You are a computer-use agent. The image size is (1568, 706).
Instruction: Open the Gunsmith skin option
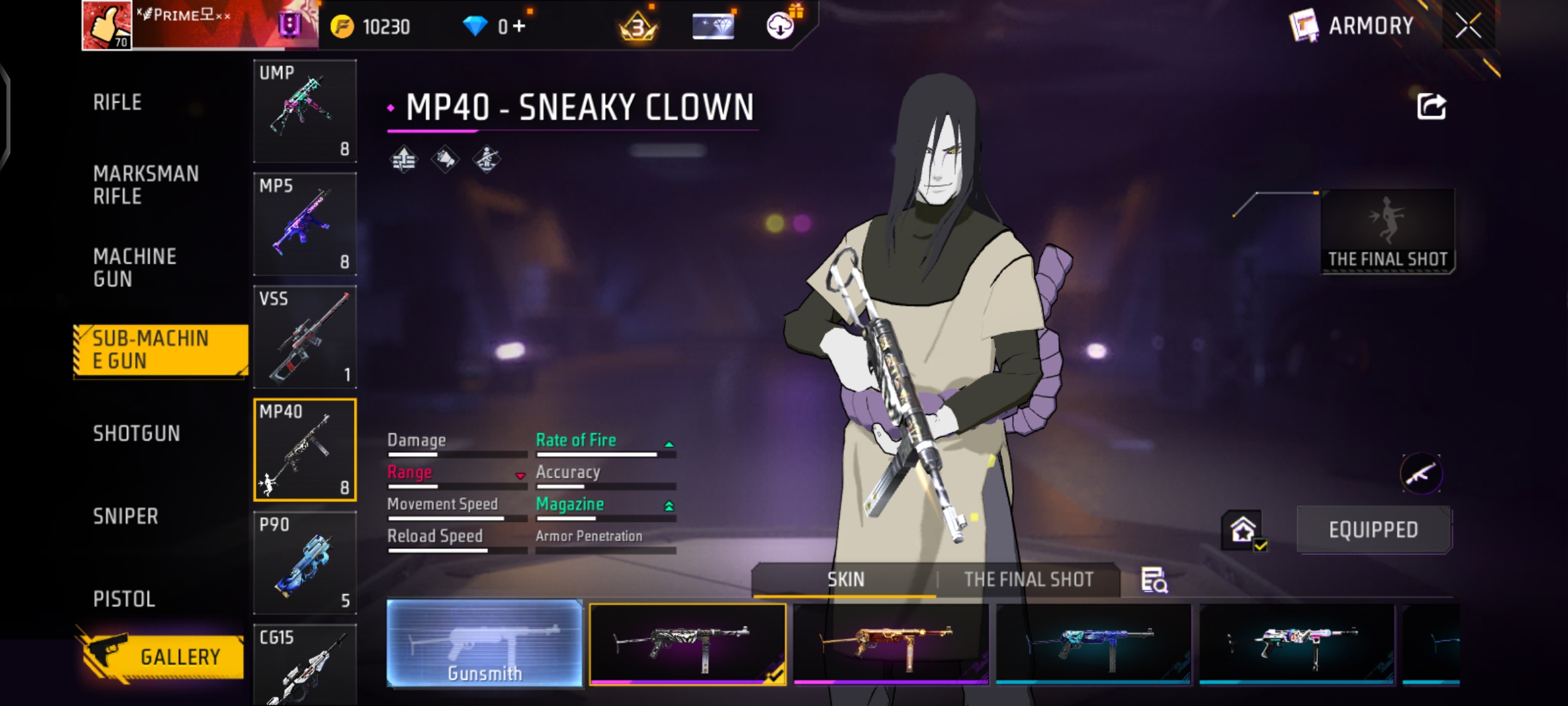click(x=484, y=644)
